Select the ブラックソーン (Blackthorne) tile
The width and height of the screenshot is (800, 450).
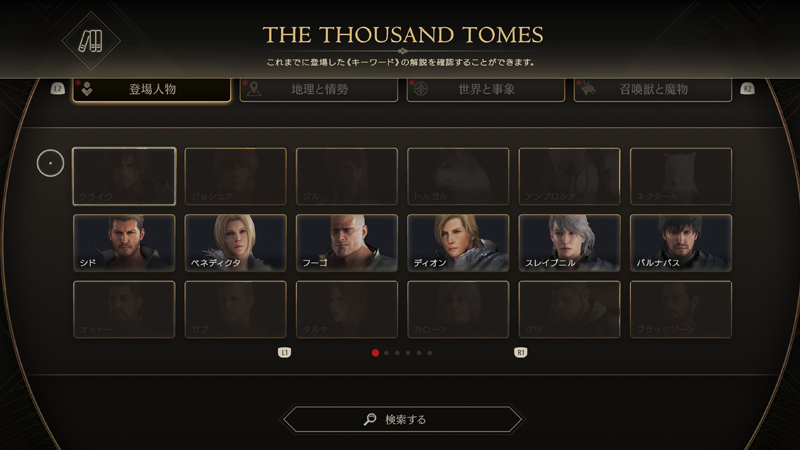click(680, 310)
